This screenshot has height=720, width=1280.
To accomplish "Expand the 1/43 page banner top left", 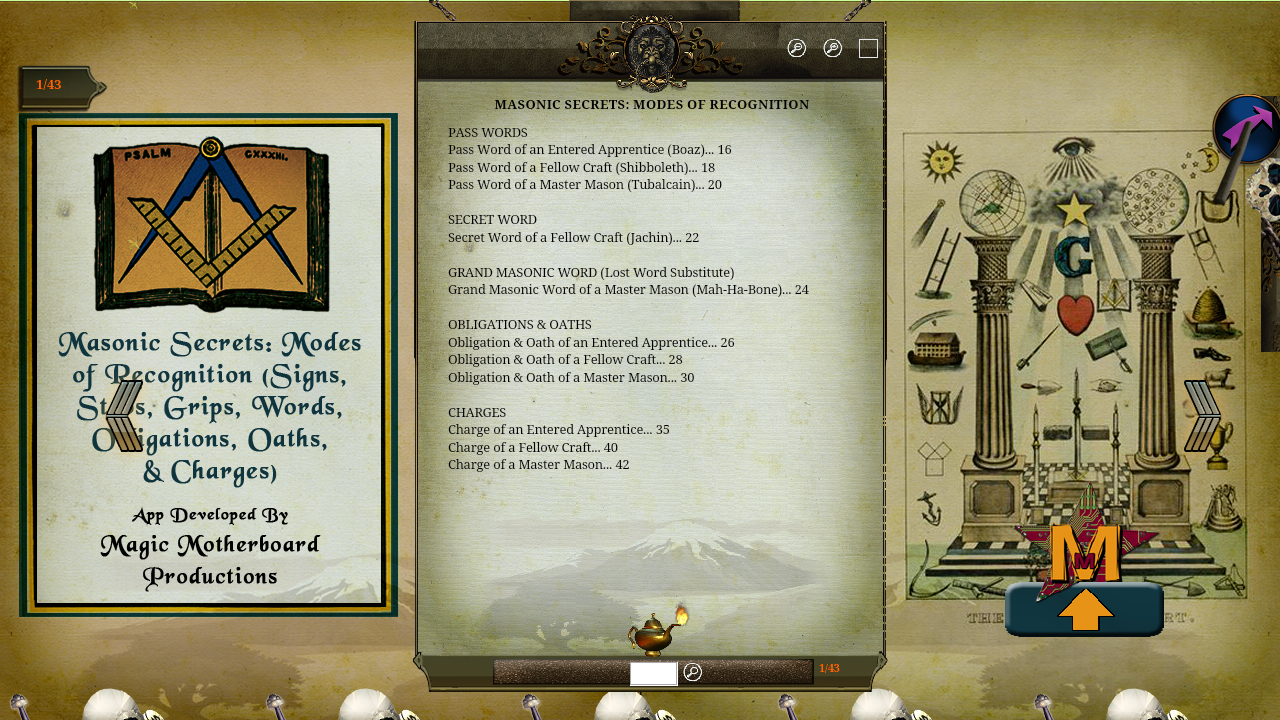I will coord(55,85).
